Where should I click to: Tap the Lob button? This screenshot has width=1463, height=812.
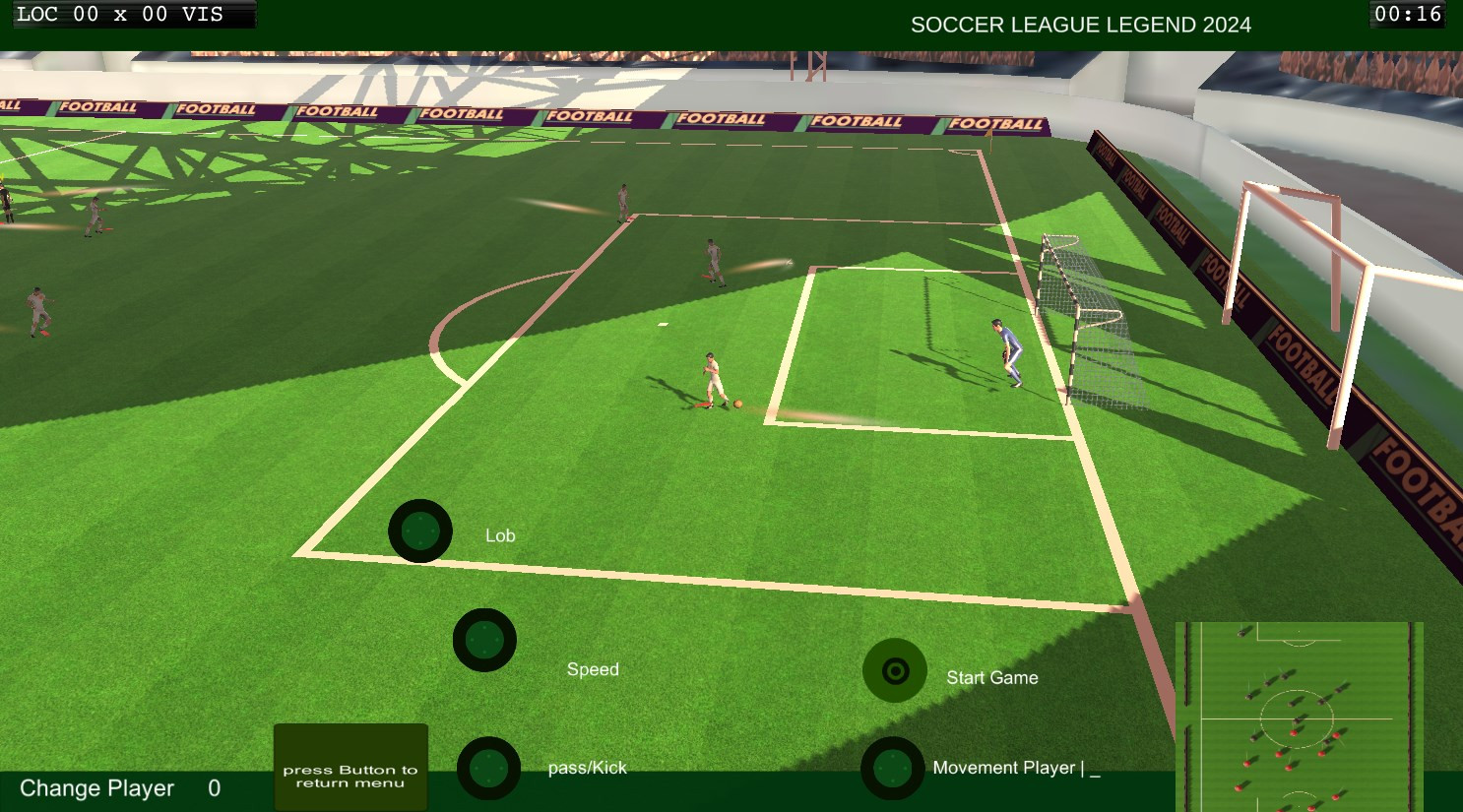[420, 531]
